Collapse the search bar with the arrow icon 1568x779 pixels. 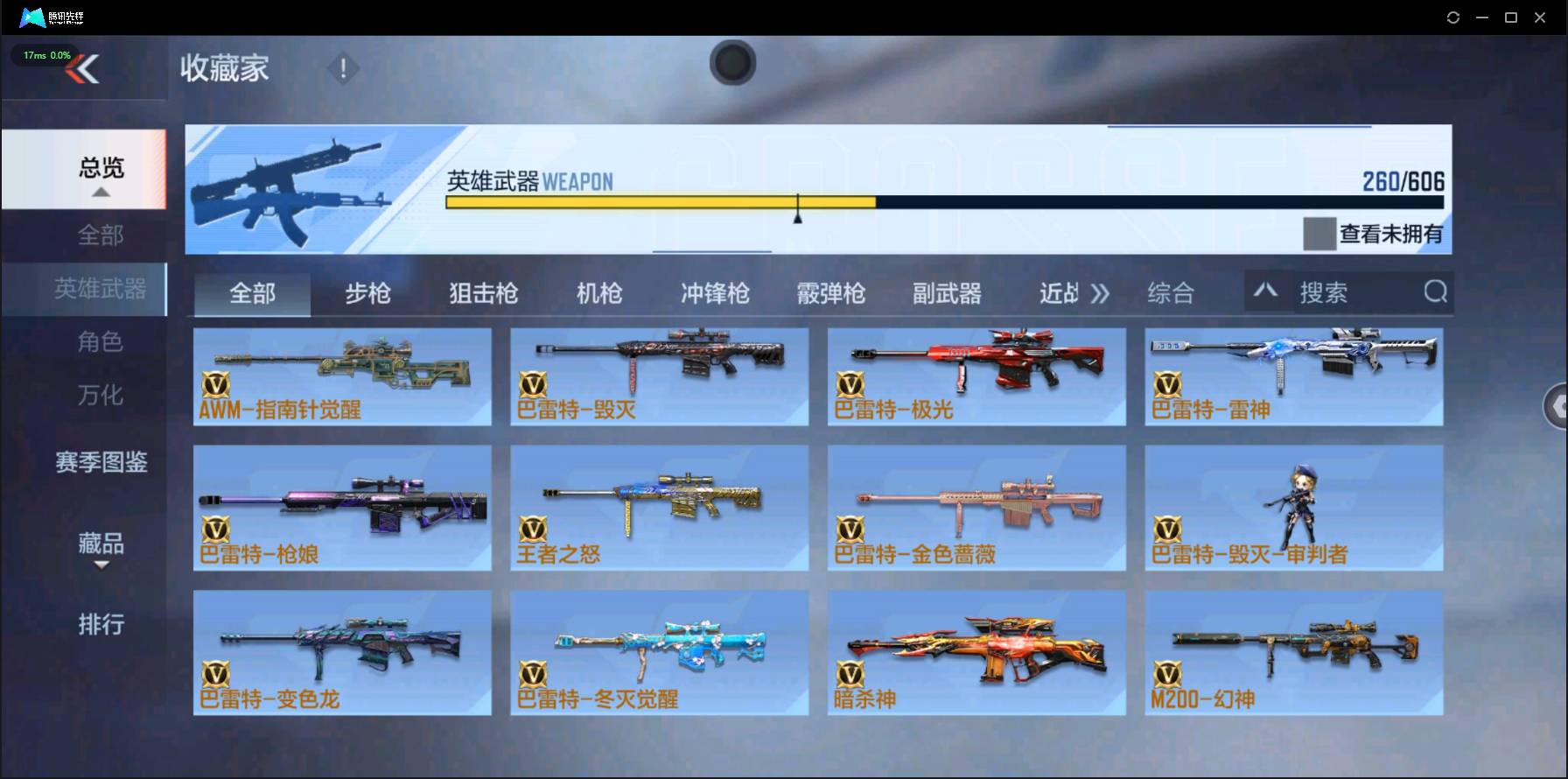pyautogui.click(x=1266, y=291)
